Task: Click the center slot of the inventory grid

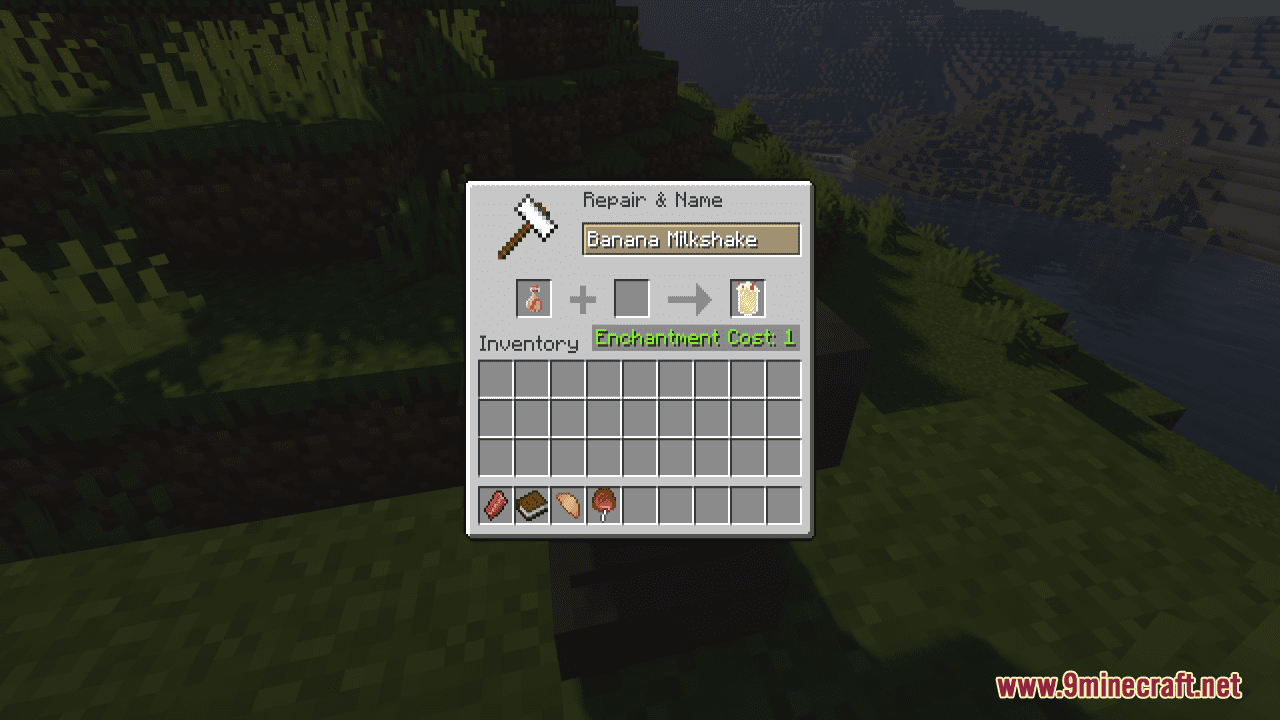Action: [640, 417]
